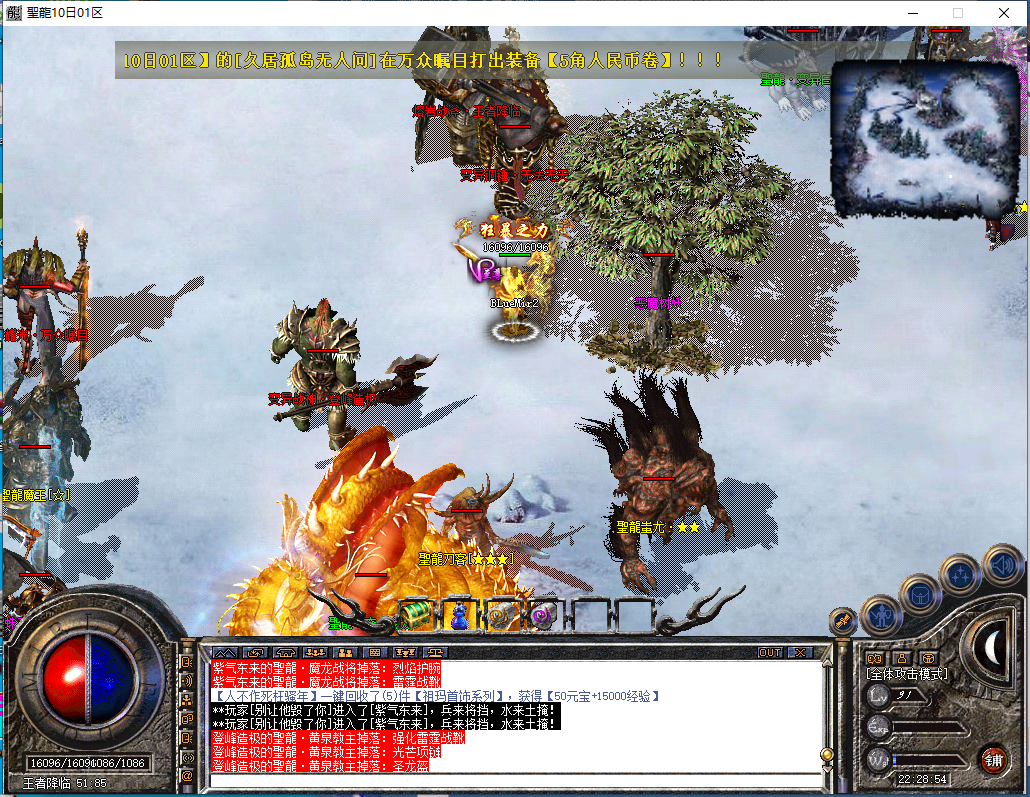Minimize the game window
The width and height of the screenshot is (1030, 797).
911,13
